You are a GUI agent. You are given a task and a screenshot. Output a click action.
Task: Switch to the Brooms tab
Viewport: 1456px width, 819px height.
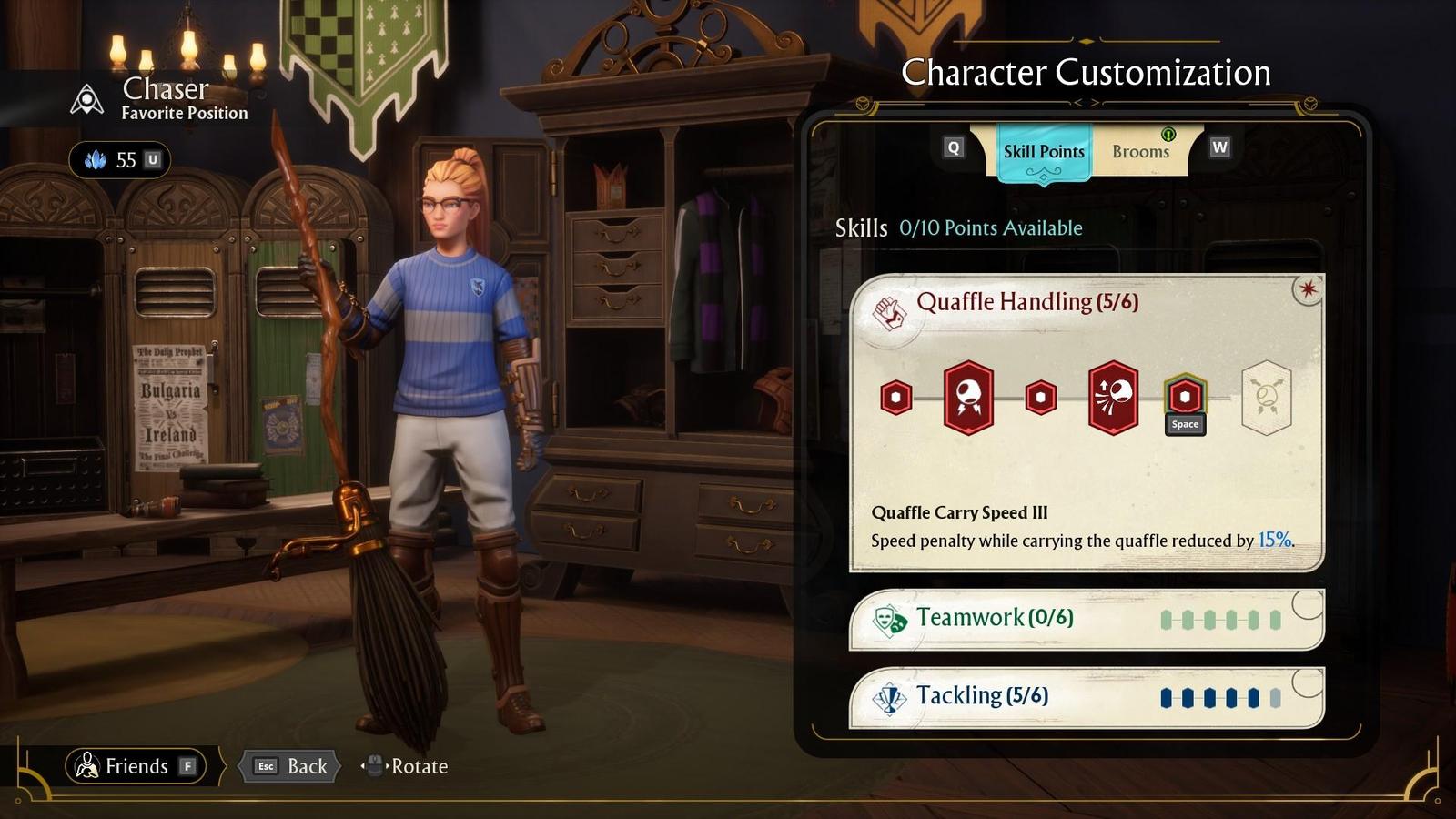pyautogui.click(x=1140, y=151)
